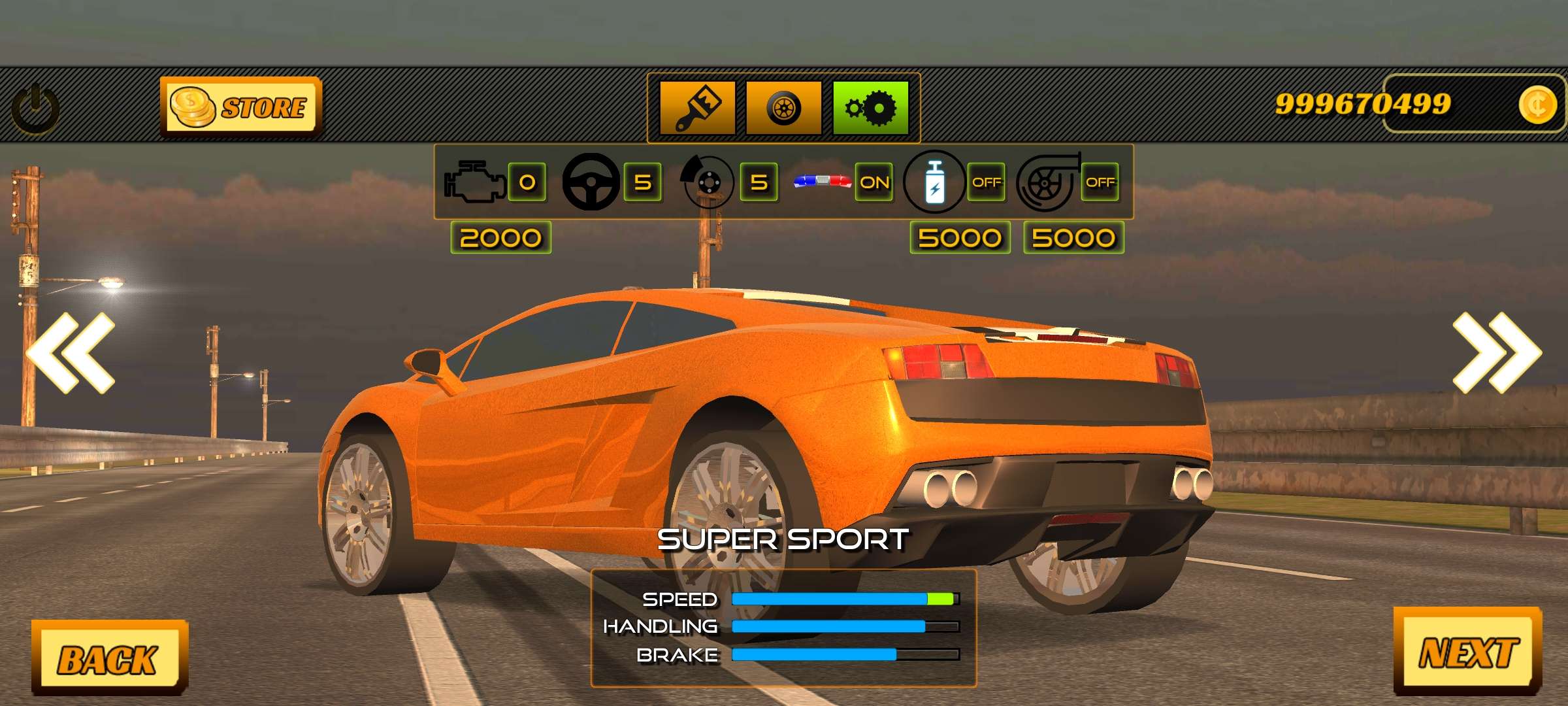Toggle the nitro bottle OFF button
This screenshot has width=1568, height=706.
click(986, 182)
